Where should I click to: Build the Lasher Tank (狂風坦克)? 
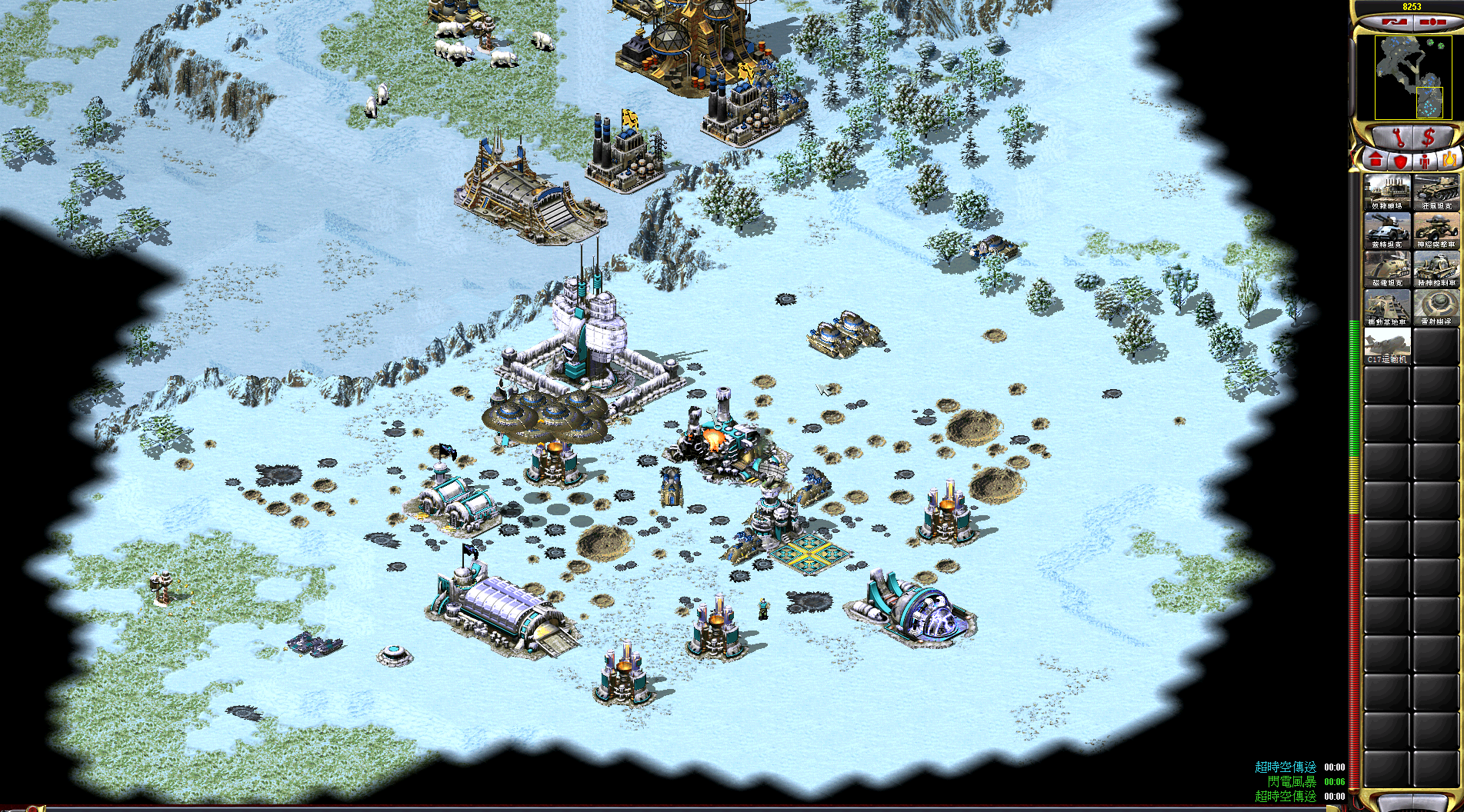point(1436,192)
